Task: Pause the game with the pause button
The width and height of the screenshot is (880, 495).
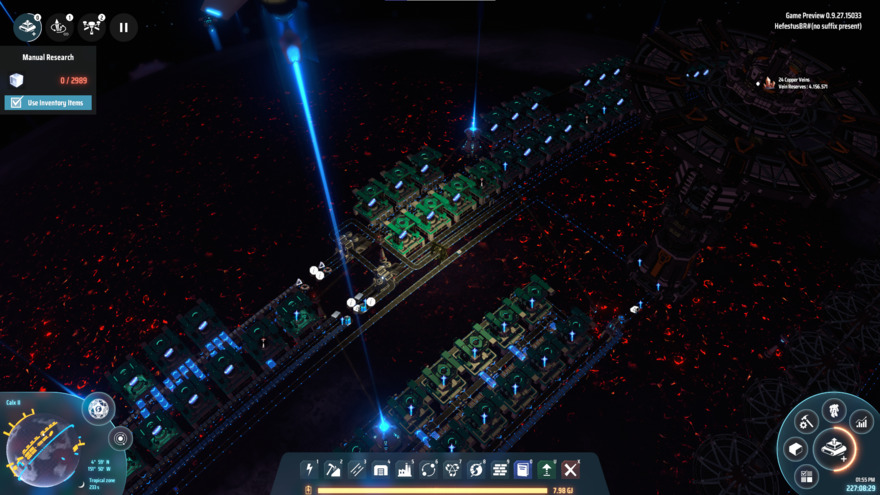Action: pos(123,27)
